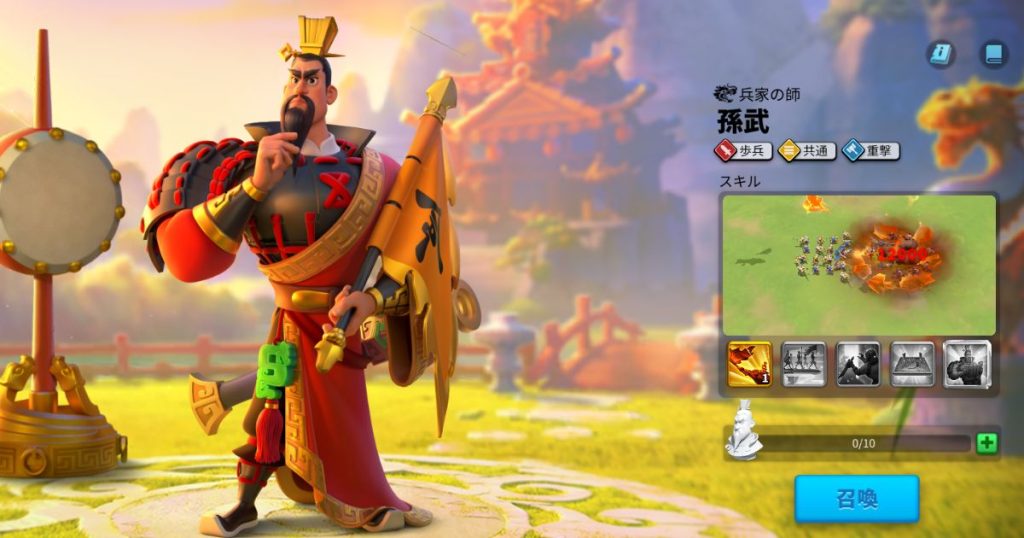Select the second locked skill with marching soldiers
Screen dimensions: 1024x538
[x=803, y=364]
